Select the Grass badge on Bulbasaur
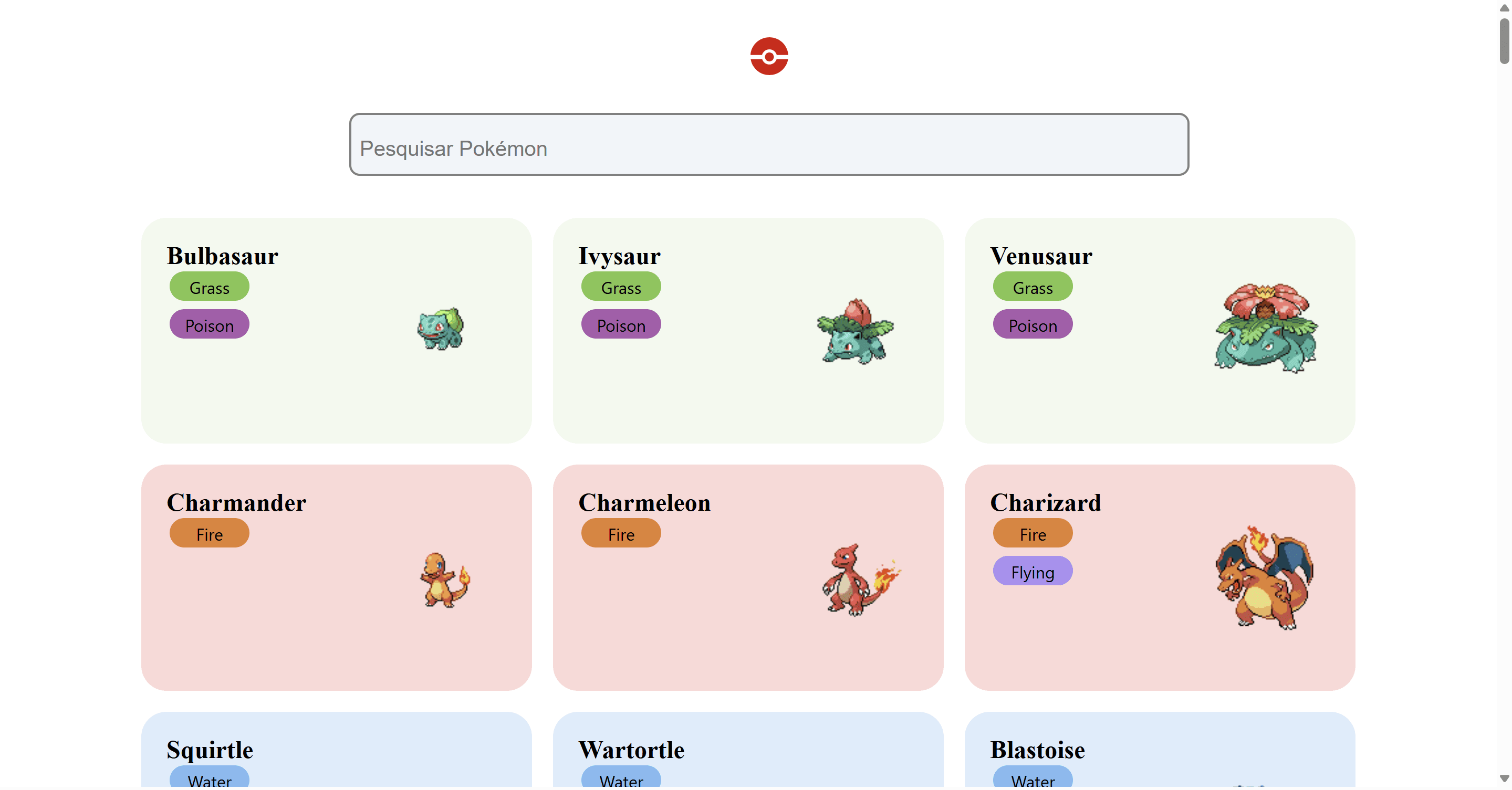This screenshot has height=790, width=1512. pyautogui.click(x=209, y=287)
